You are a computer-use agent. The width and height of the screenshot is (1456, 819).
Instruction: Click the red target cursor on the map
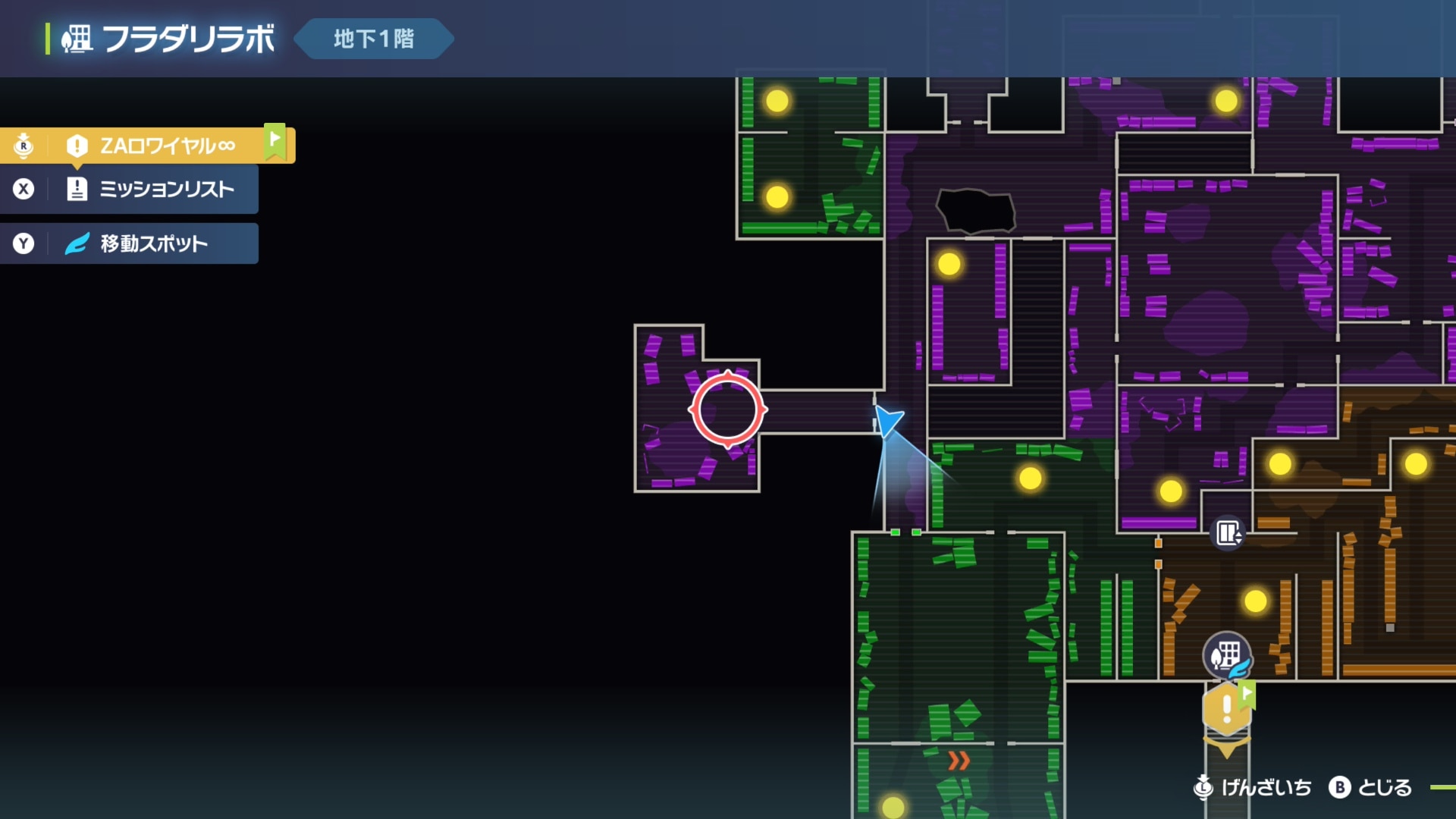[727, 409]
